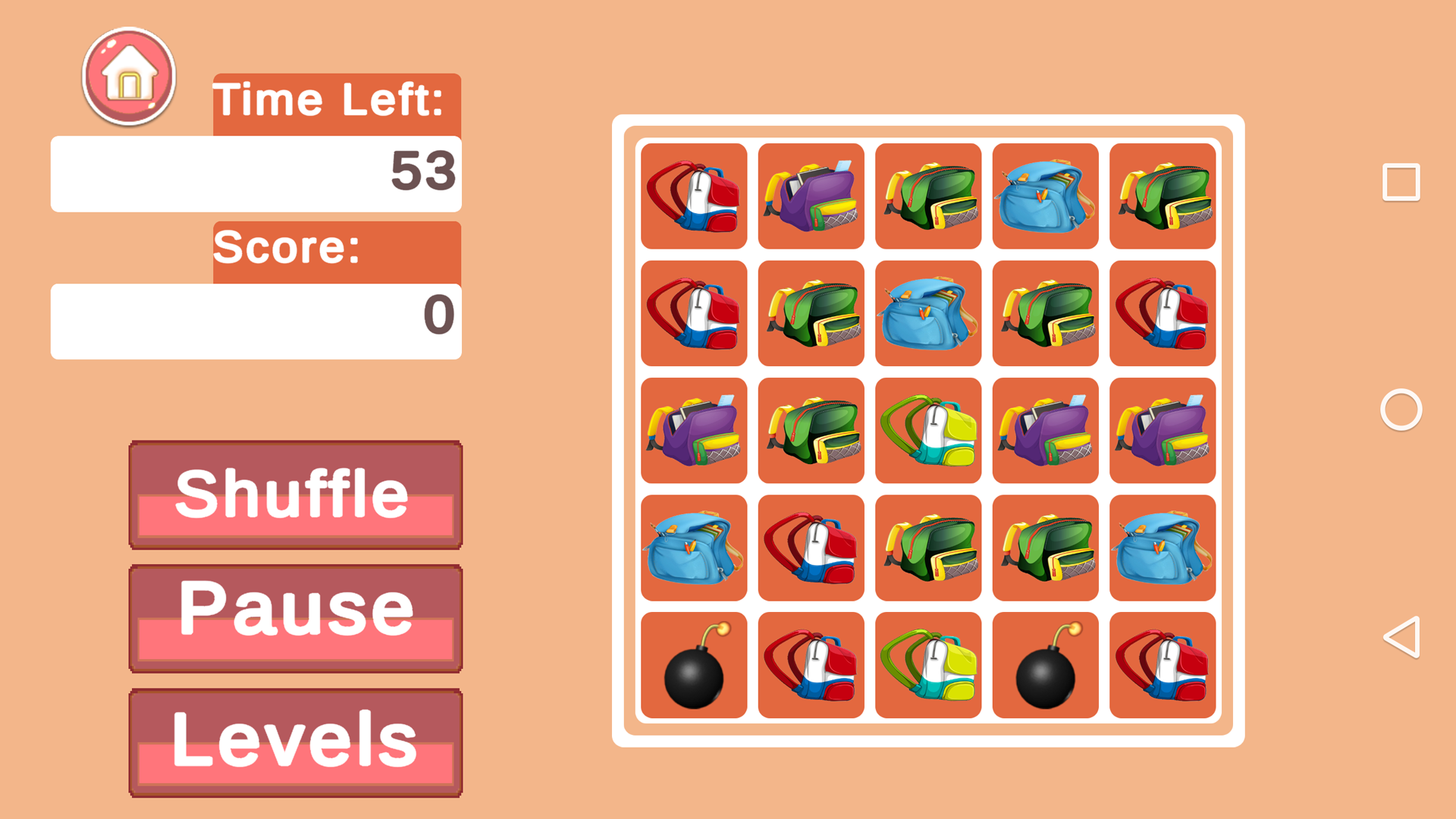Select the blue duffel bag in the fourth row left
Screen dimensions: 1456x819
coord(692,549)
